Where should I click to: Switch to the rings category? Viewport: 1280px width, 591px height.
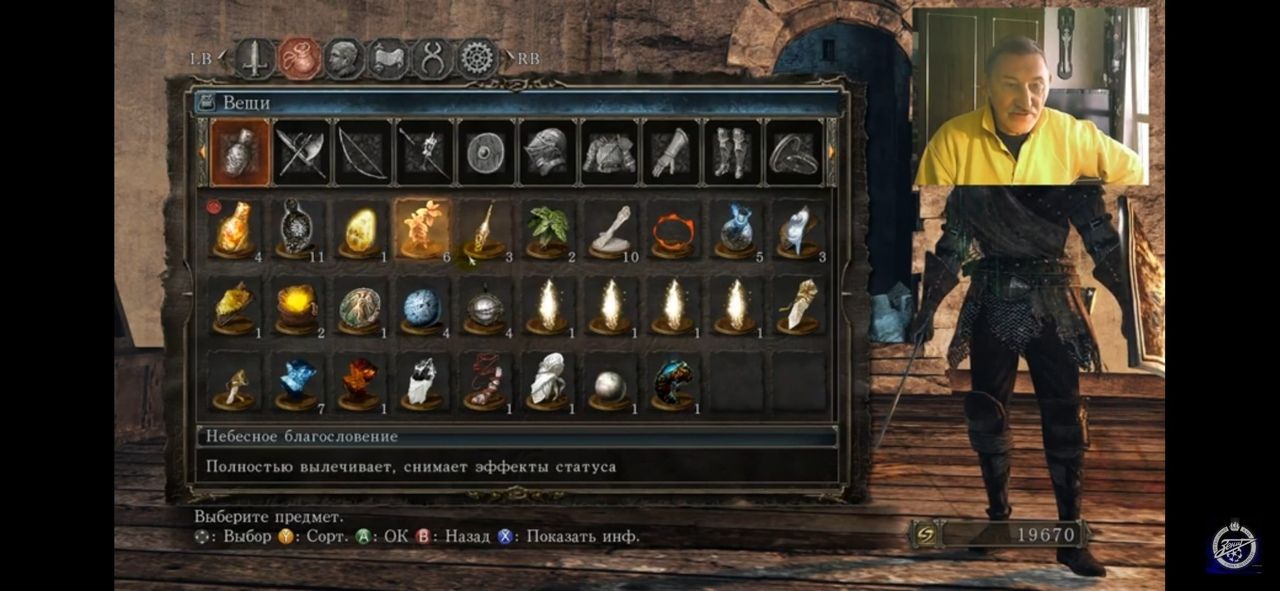(793, 153)
